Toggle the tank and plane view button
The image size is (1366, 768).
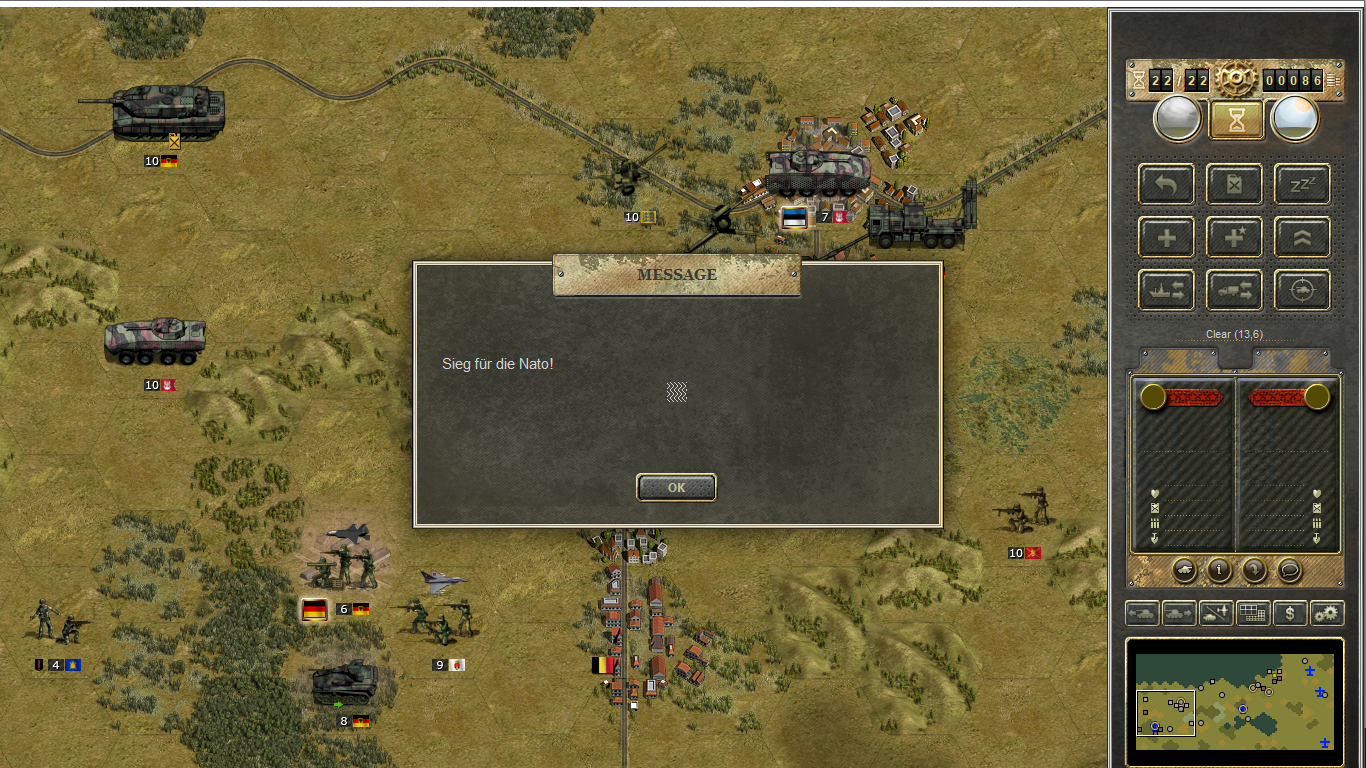pos(1216,613)
